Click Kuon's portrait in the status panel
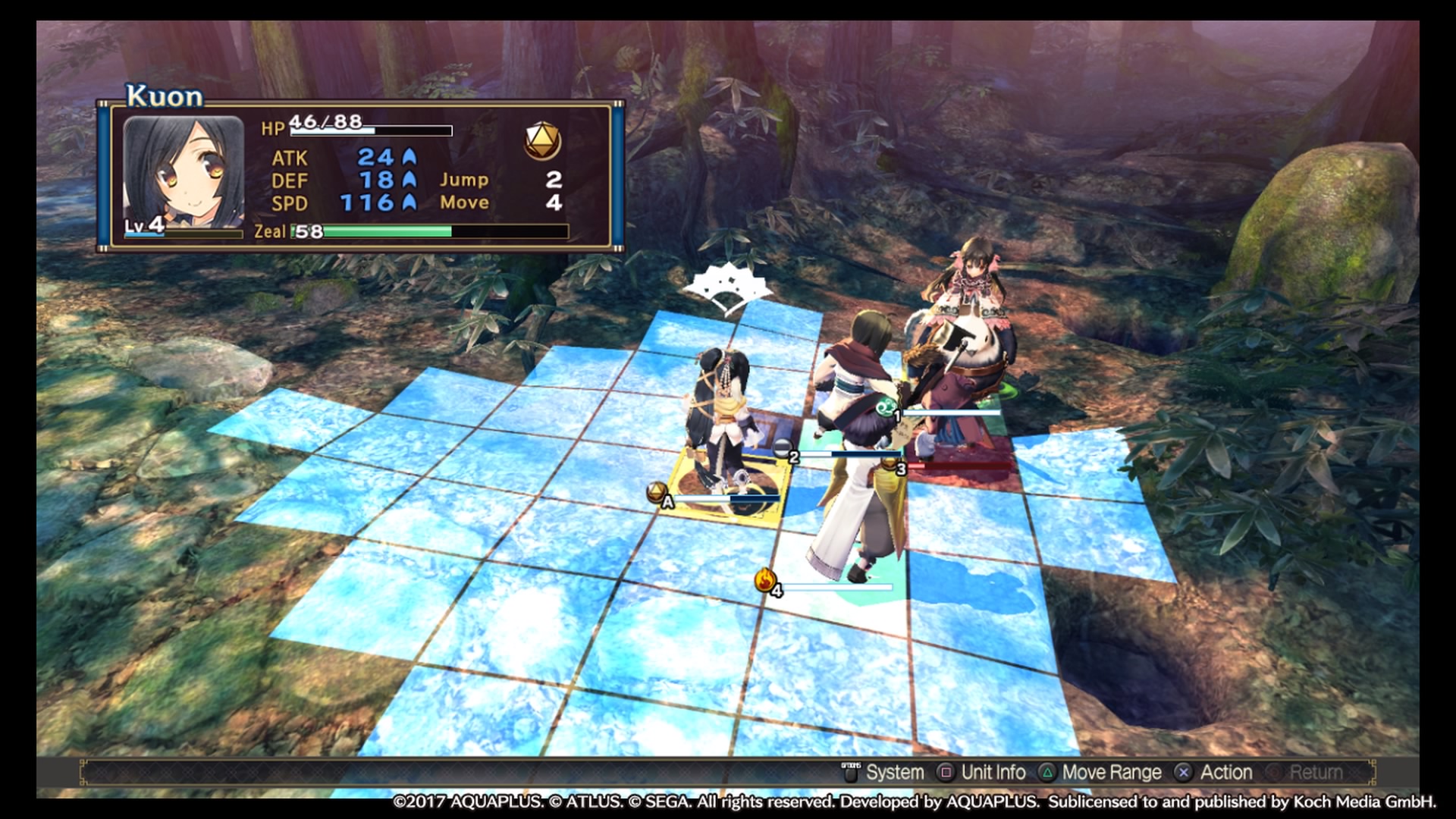Image resolution: width=1456 pixels, height=819 pixels. click(184, 173)
